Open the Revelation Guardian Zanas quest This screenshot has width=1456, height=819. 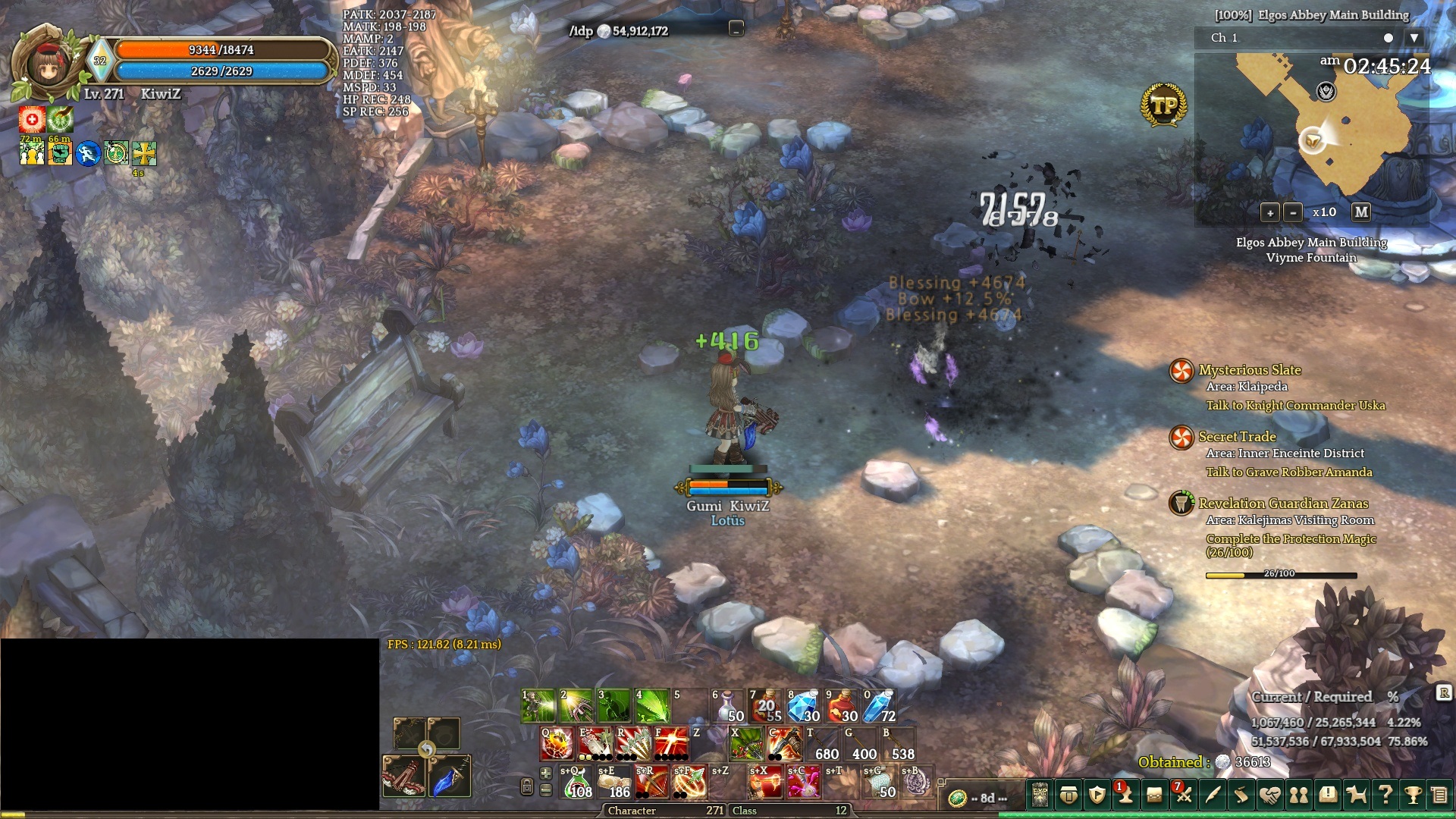pyautogui.click(x=1283, y=504)
